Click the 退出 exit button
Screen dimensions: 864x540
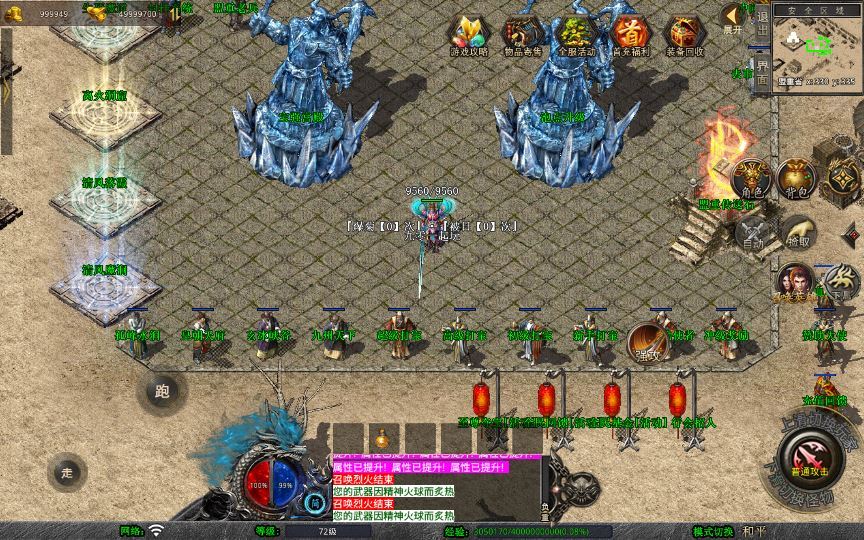pyautogui.click(x=762, y=20)
